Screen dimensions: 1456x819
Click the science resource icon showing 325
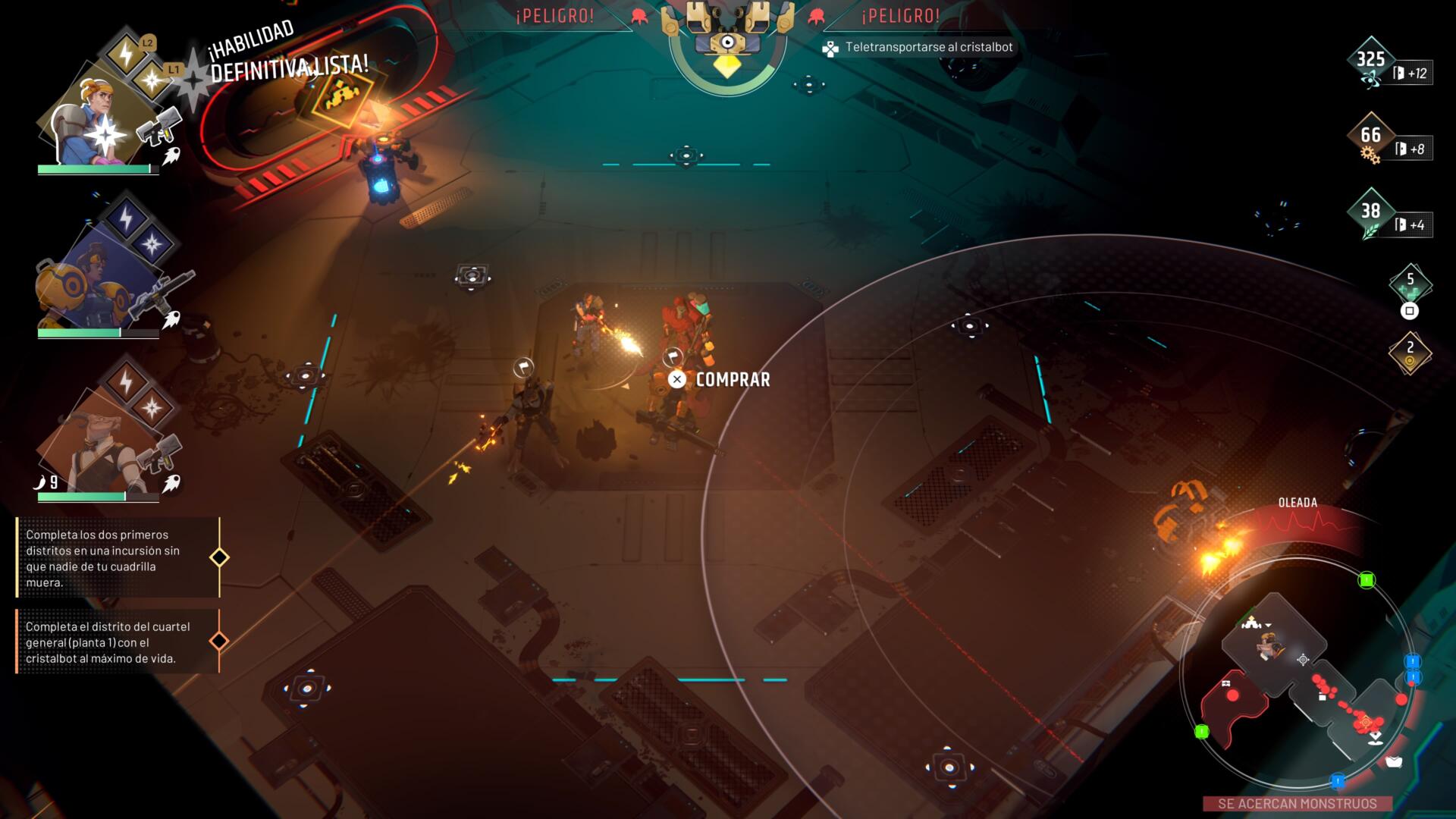tap(1370, 64)
